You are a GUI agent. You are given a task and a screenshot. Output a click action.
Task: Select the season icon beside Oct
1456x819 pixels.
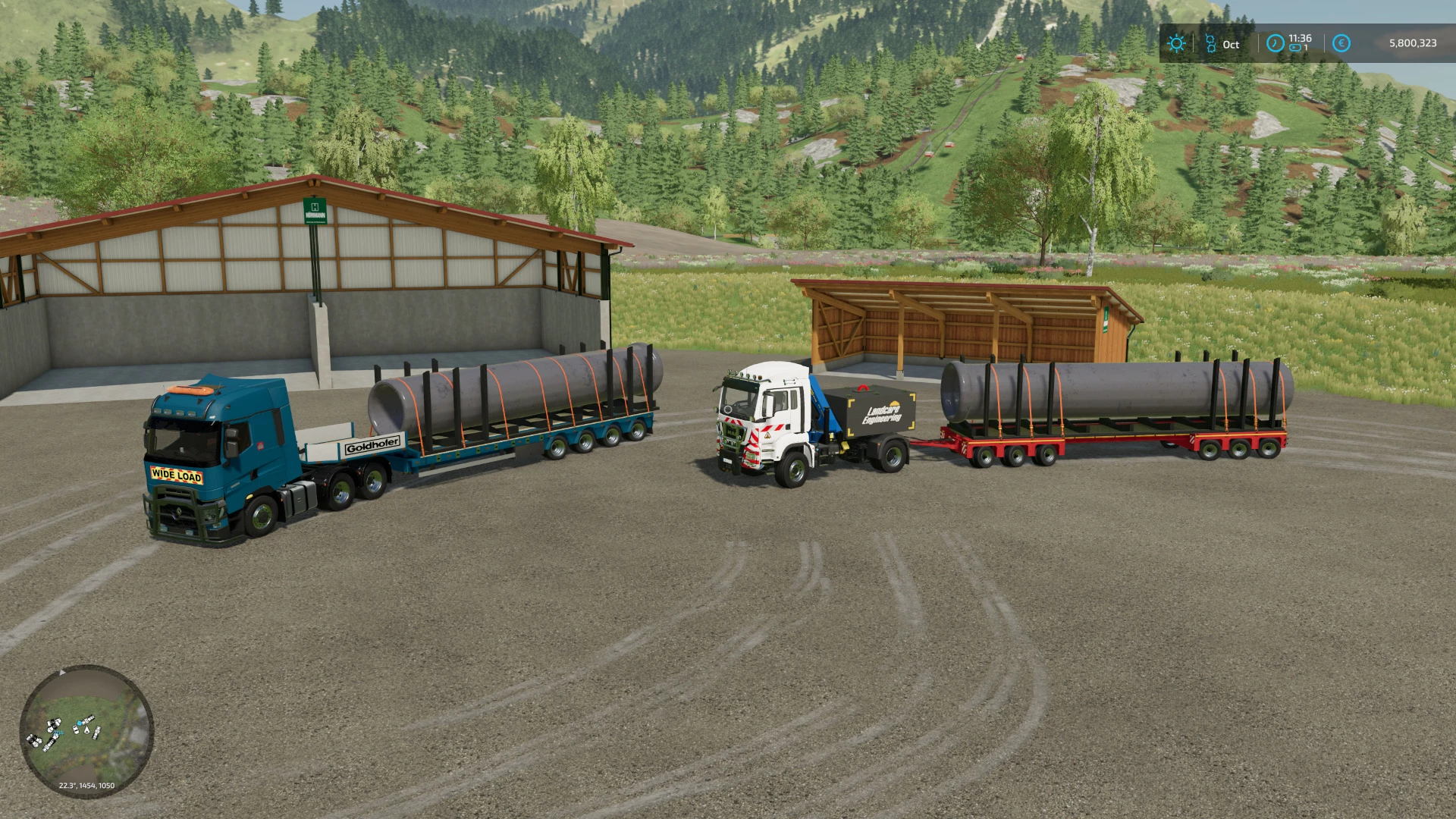1210,43
